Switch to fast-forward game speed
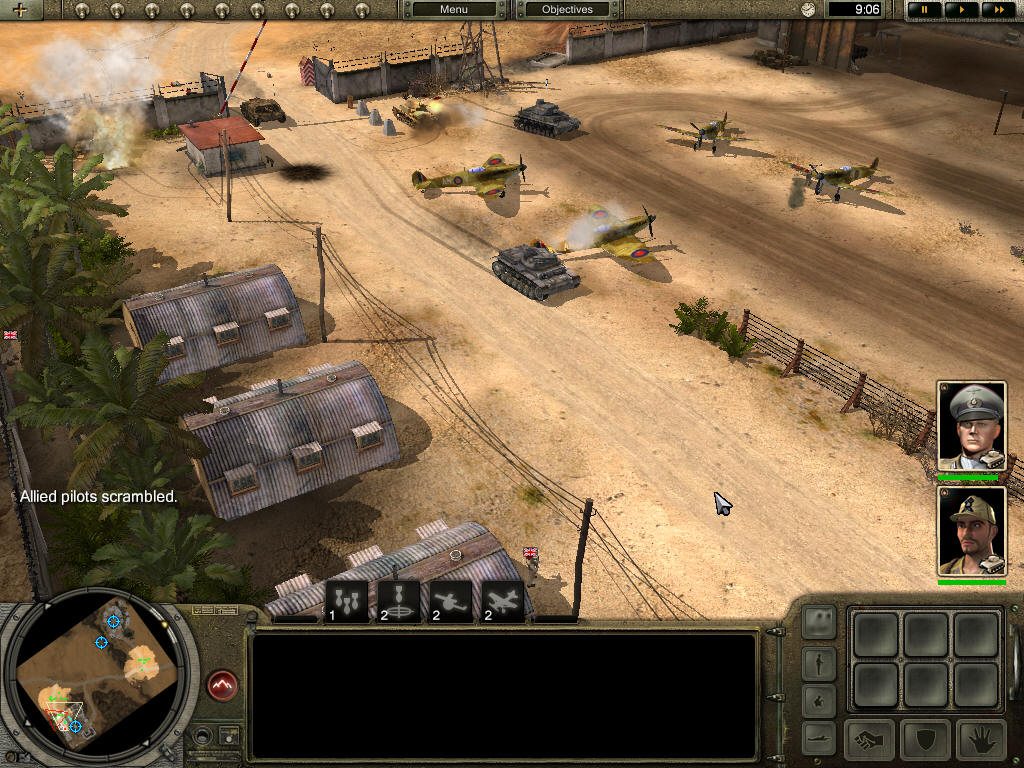 pos(995,10)
